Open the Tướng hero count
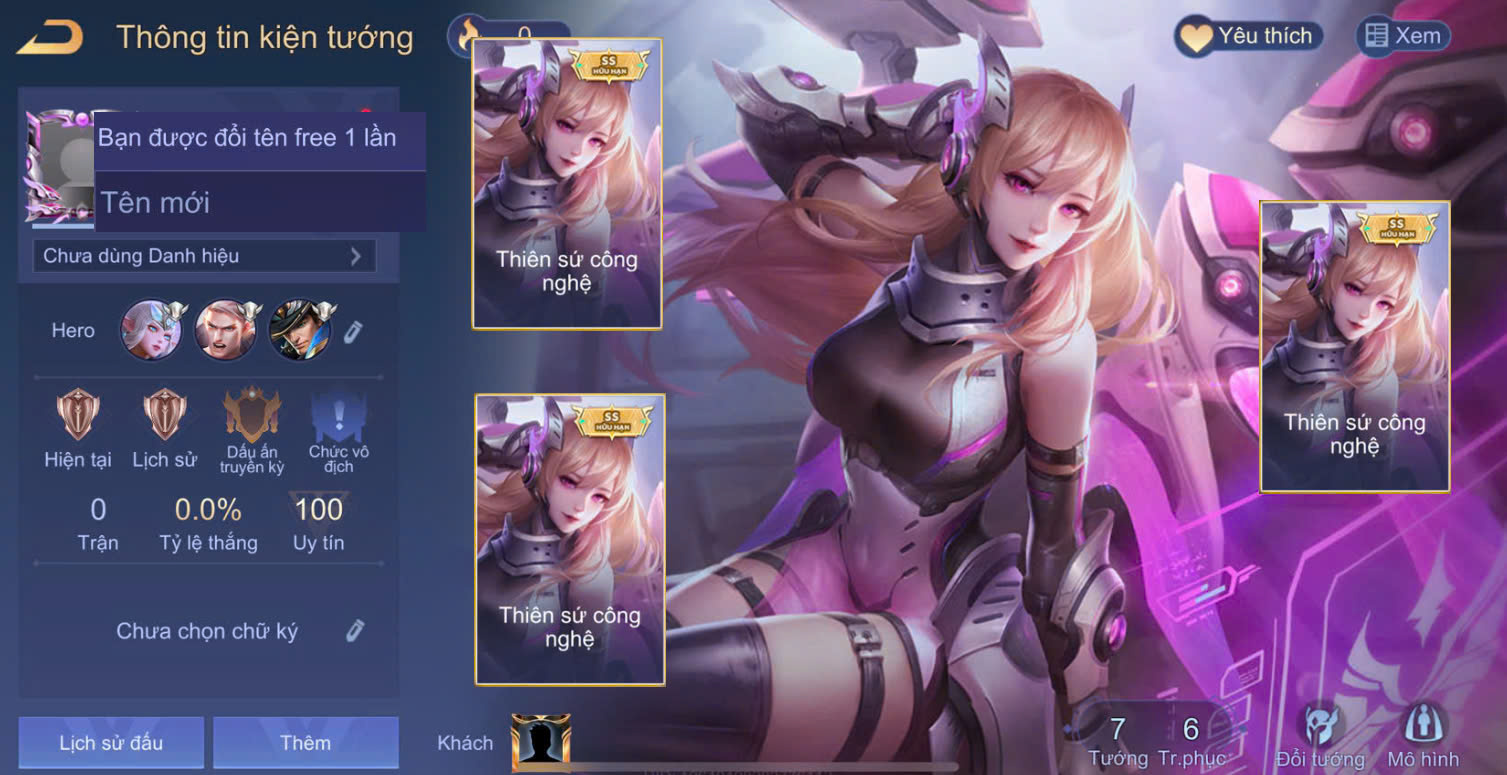The image size is (1507, 775). [1118, 740]
